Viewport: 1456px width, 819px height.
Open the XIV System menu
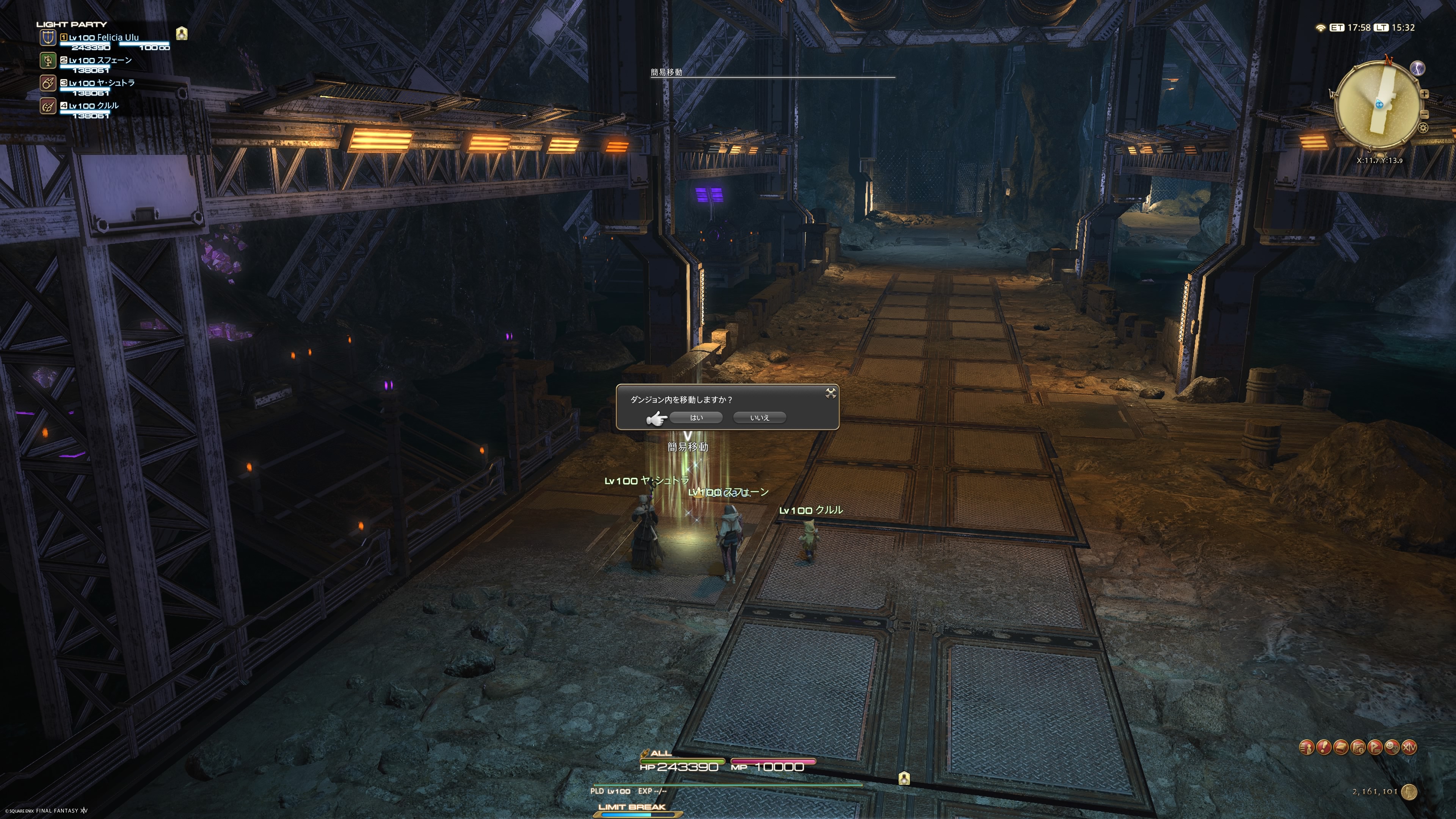pos(1410,747)
